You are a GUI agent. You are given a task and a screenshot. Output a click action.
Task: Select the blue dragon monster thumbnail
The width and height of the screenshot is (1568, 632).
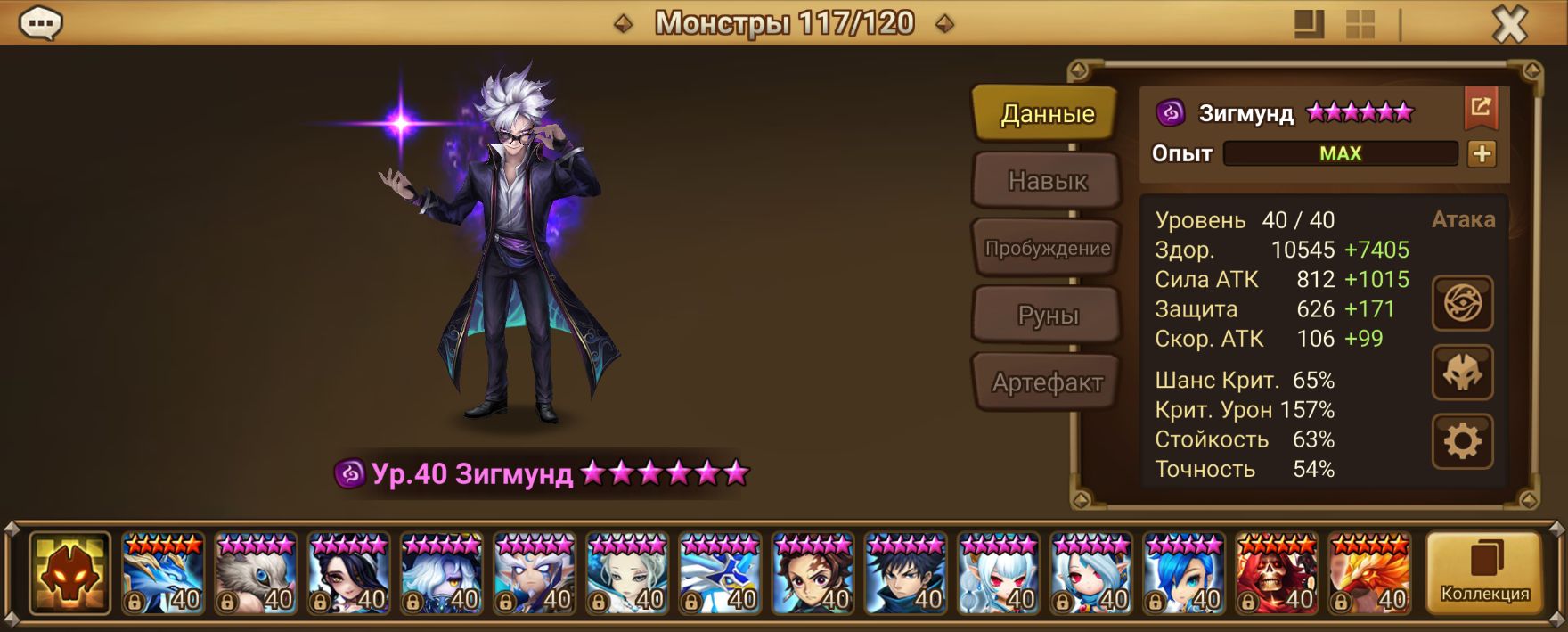click(x=163, y=573)
